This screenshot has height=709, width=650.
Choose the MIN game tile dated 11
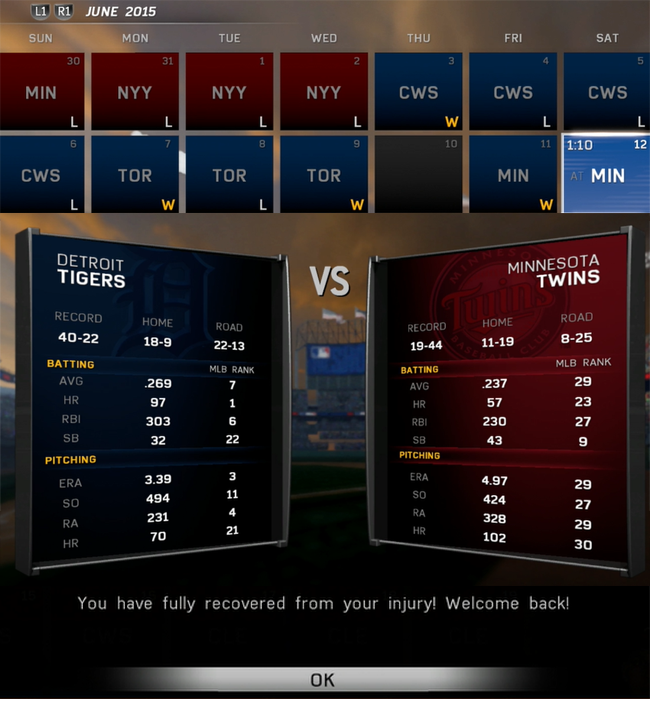512,174
